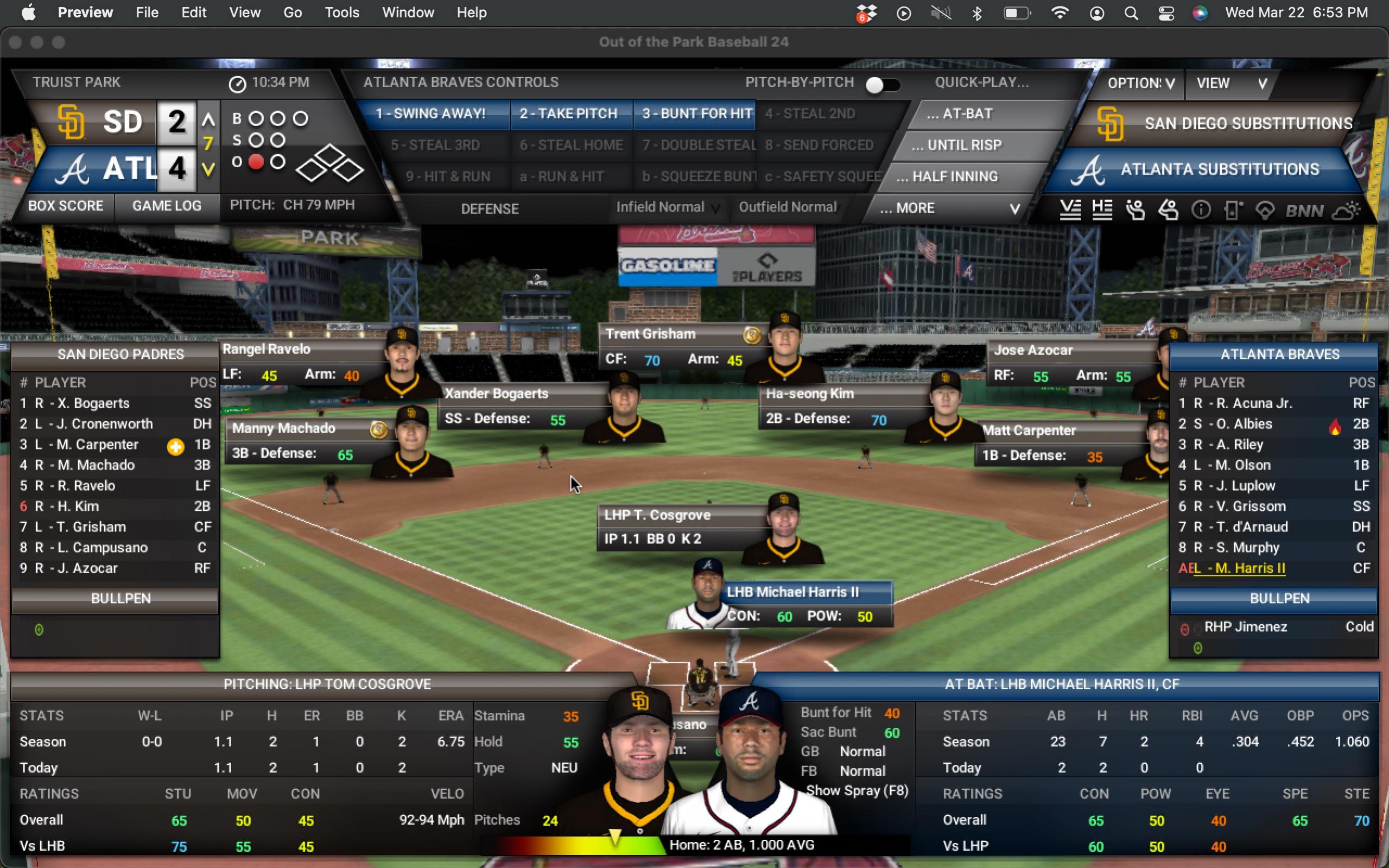
Task: Show the weather icon panel
Action: (1346, 211)
